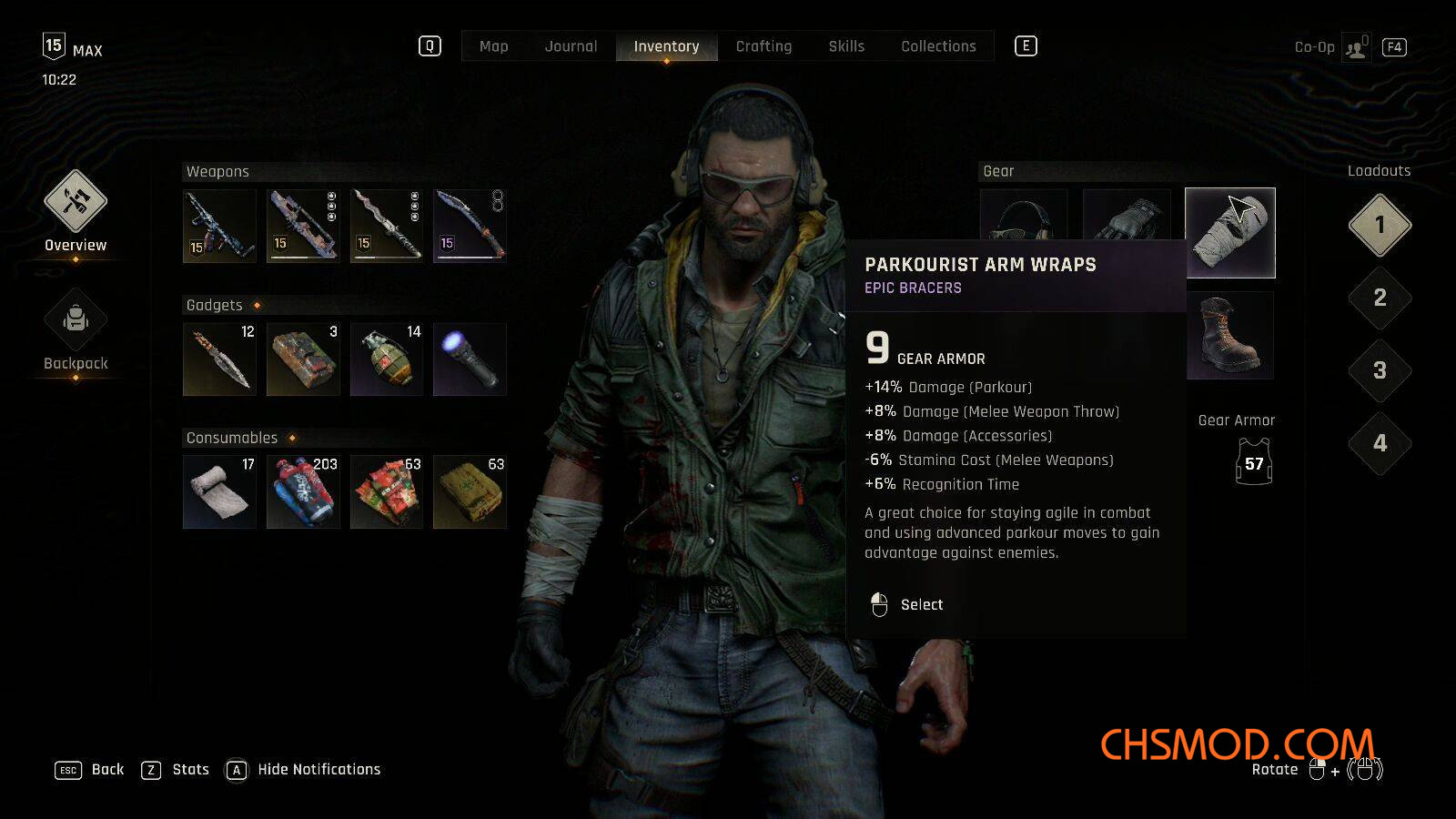Open the Journal tab
Screen dimensions: 1456x819
[x=571, y=46]
